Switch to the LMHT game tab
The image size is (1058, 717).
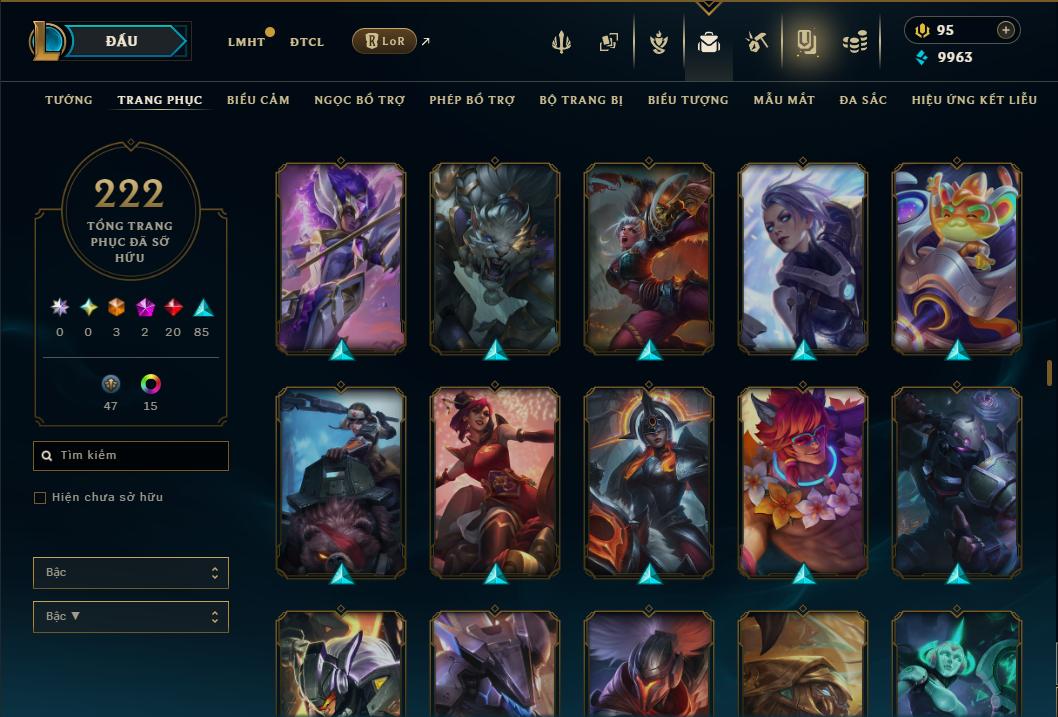(246, 42)
